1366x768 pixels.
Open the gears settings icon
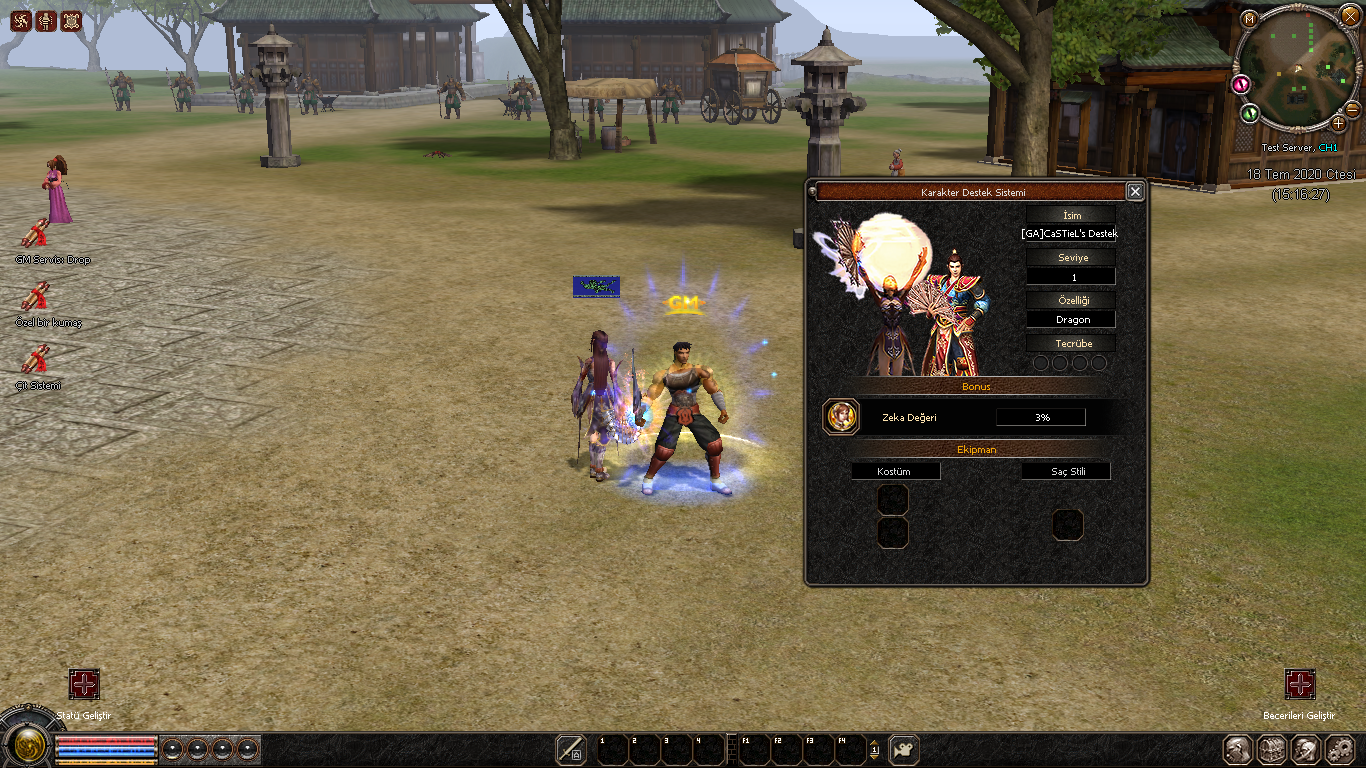1339,749
